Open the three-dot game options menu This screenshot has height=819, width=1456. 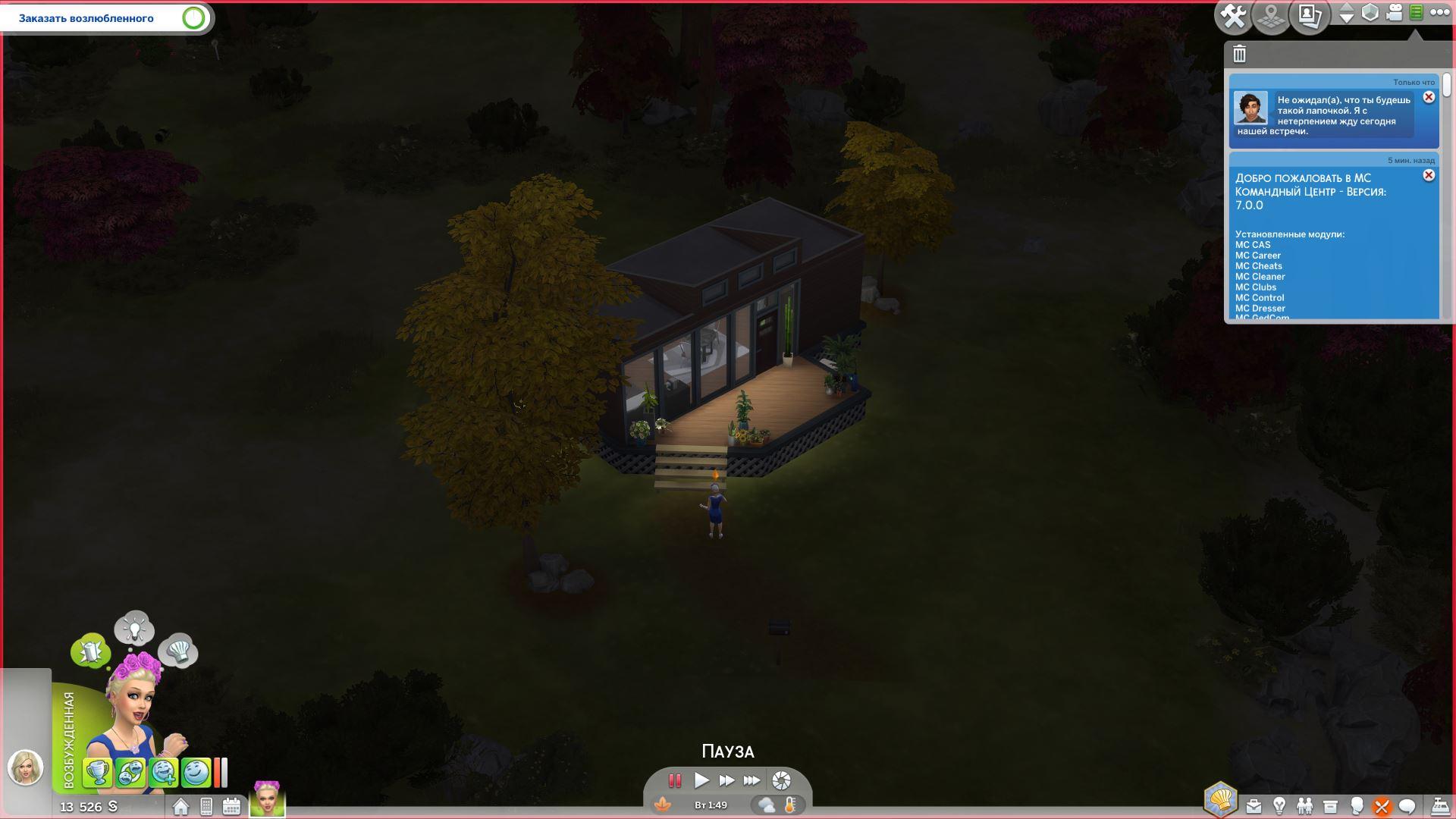pos(1439,13)
